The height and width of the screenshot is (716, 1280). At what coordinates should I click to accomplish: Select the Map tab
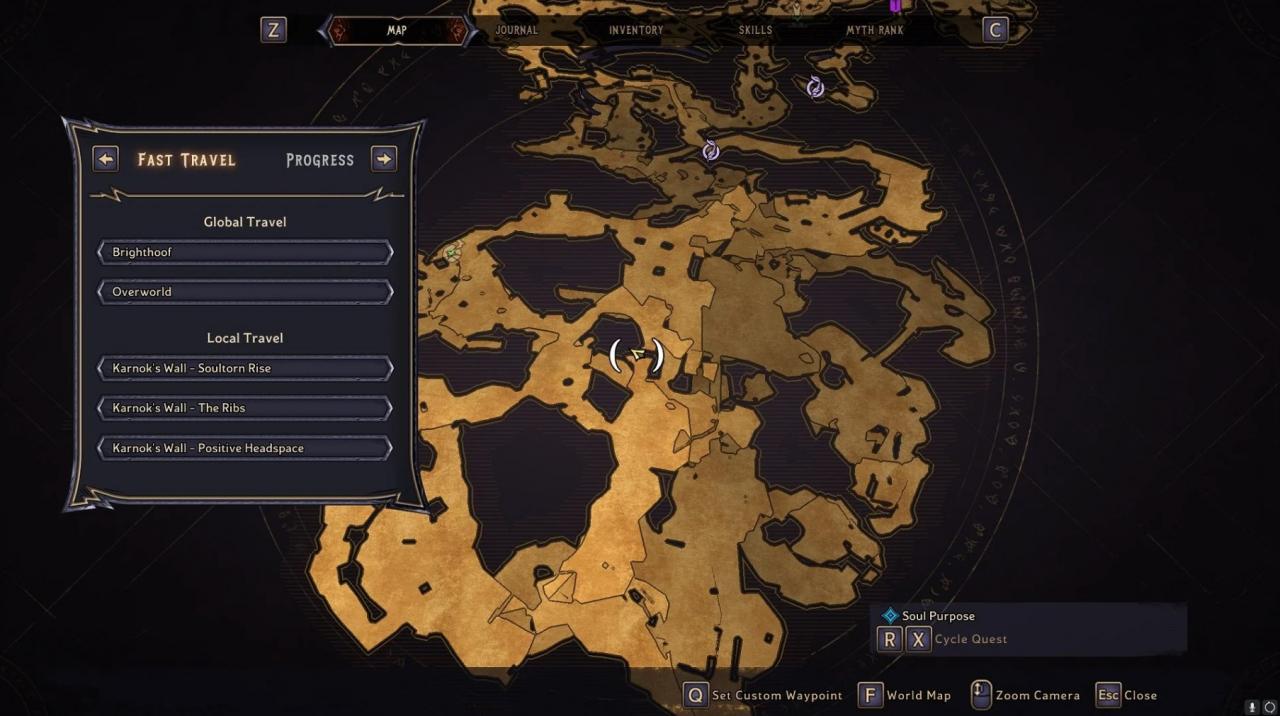pyautogui.click(x=397, y=30)
